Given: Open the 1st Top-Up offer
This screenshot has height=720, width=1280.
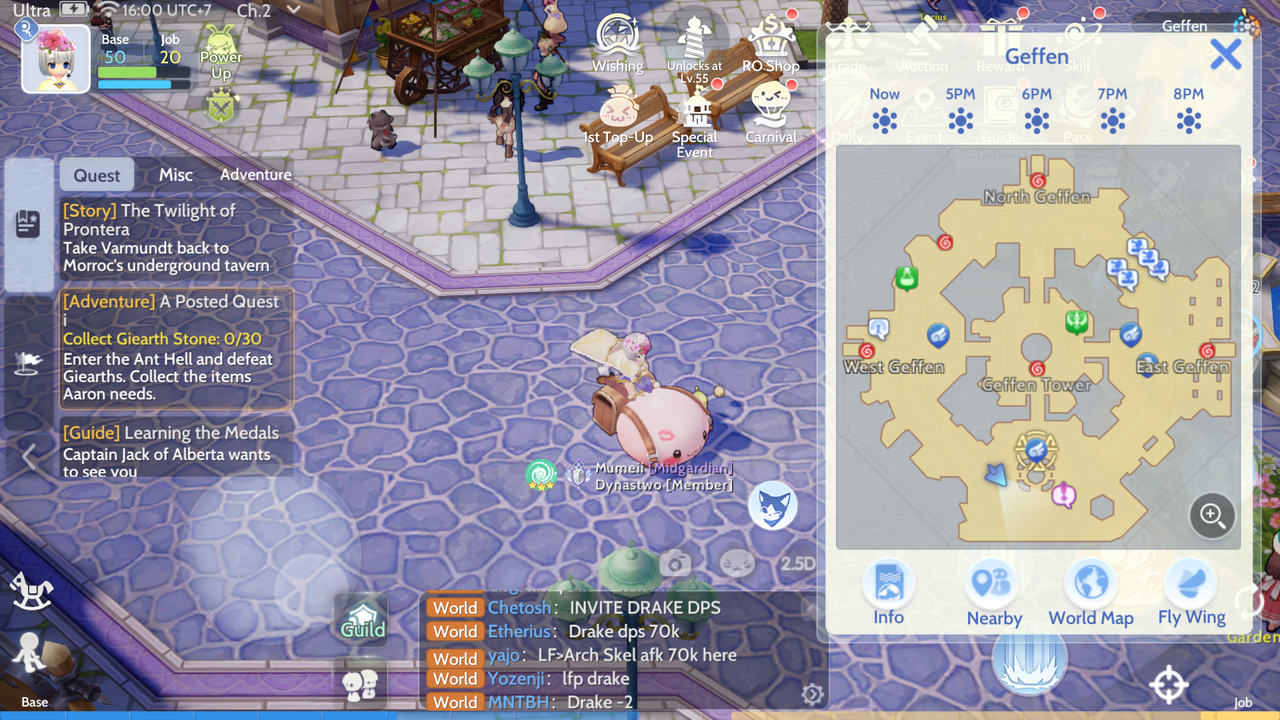Looking at the screenshot, I should 618,117.
